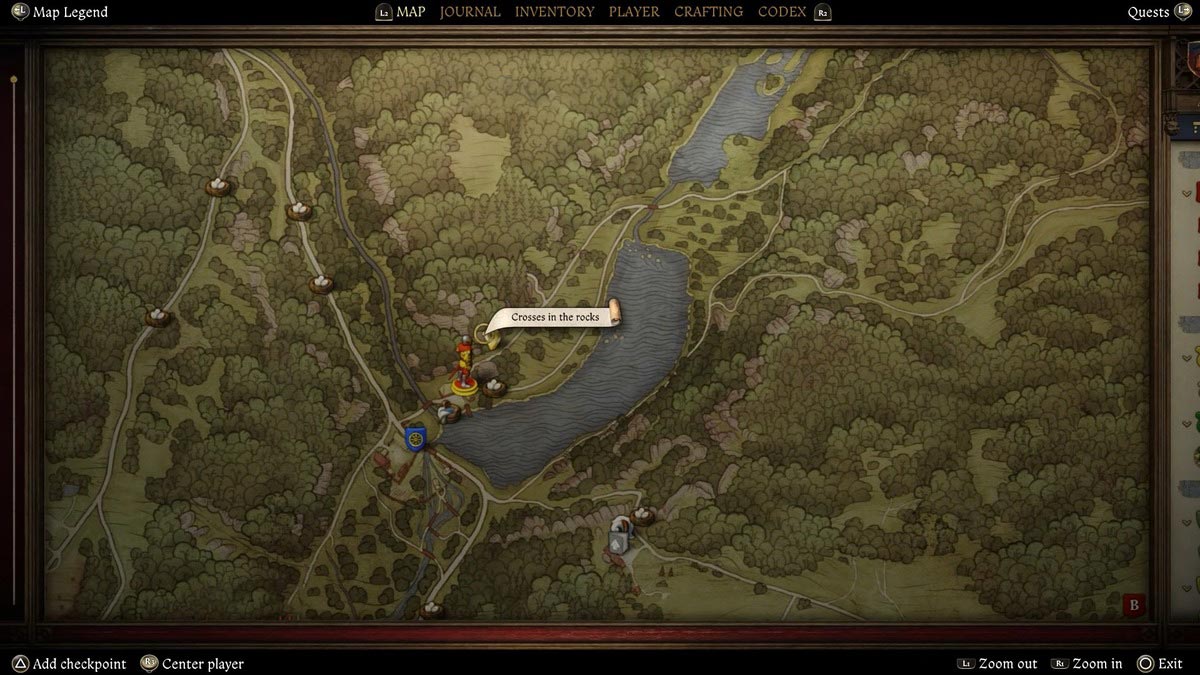Select the 'Crosses in the rocks' map label
The width and height of the screenshot is (1200, 675).
pyautogui.click(x=555, y=317)
